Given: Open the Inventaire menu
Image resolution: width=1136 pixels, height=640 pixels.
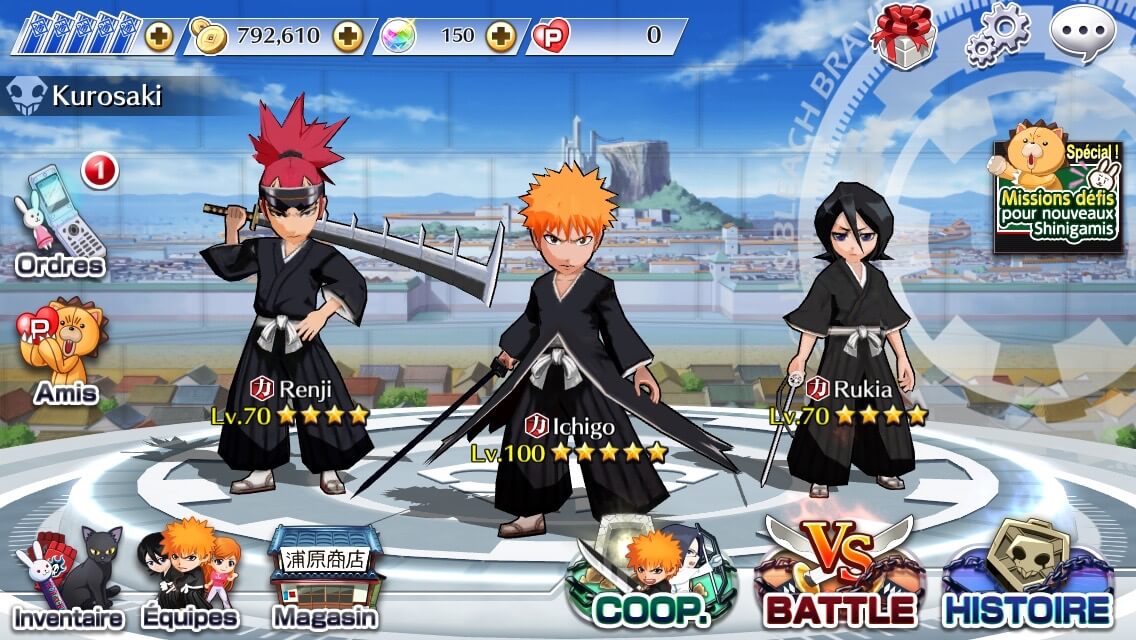Looking at the screenshot, I should (x=68, y=582).
